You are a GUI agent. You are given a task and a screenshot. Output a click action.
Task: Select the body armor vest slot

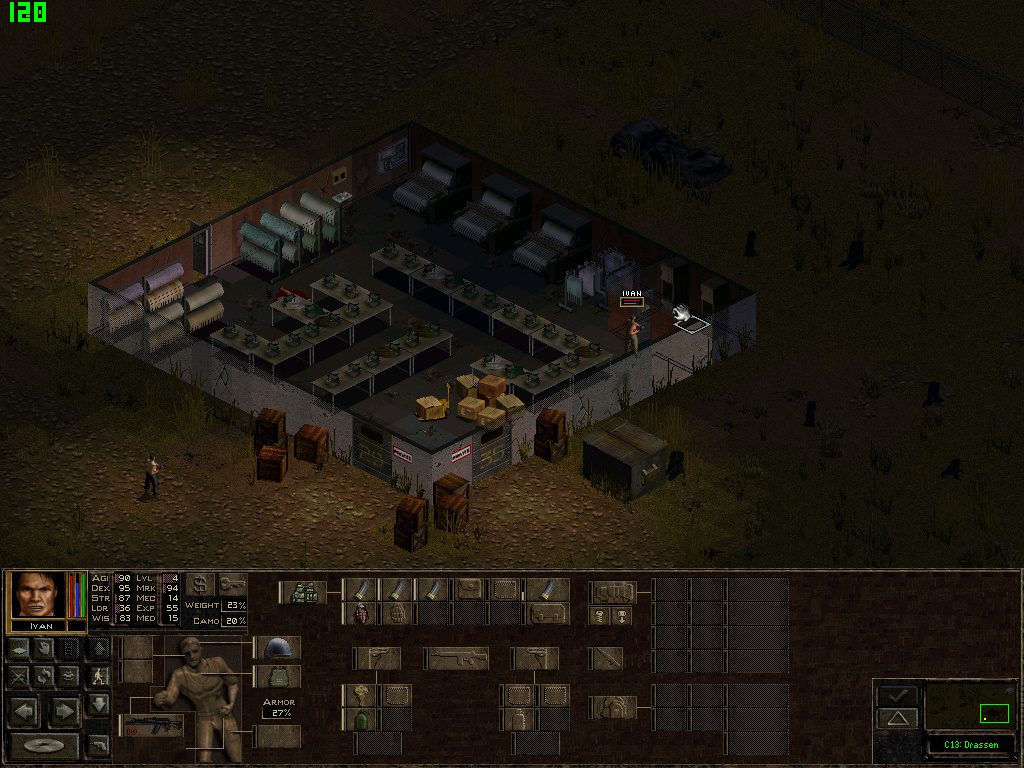tap(277, 677)
